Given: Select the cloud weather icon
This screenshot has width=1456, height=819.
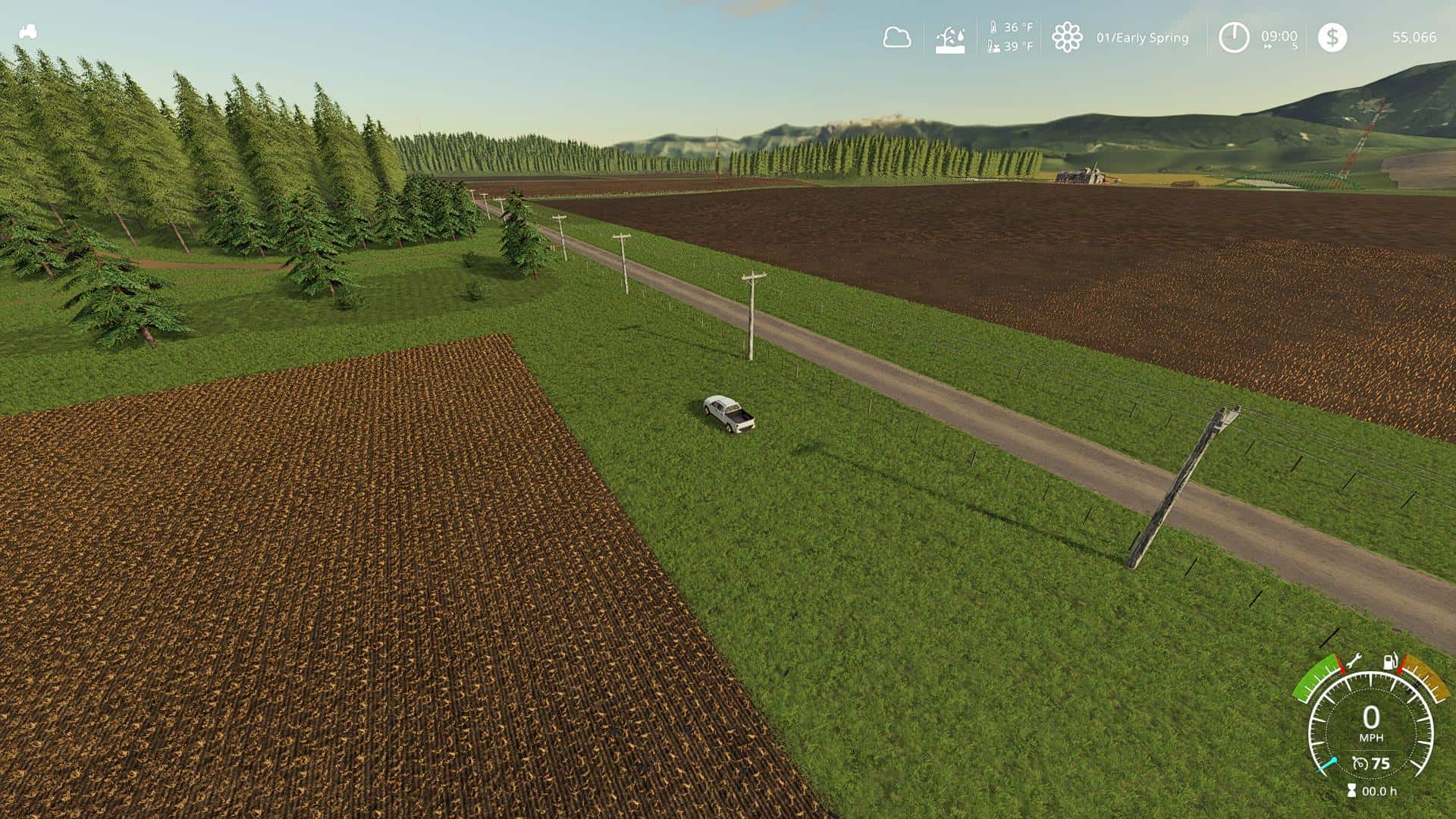Looking at the screenshot, I should (896, 37).
